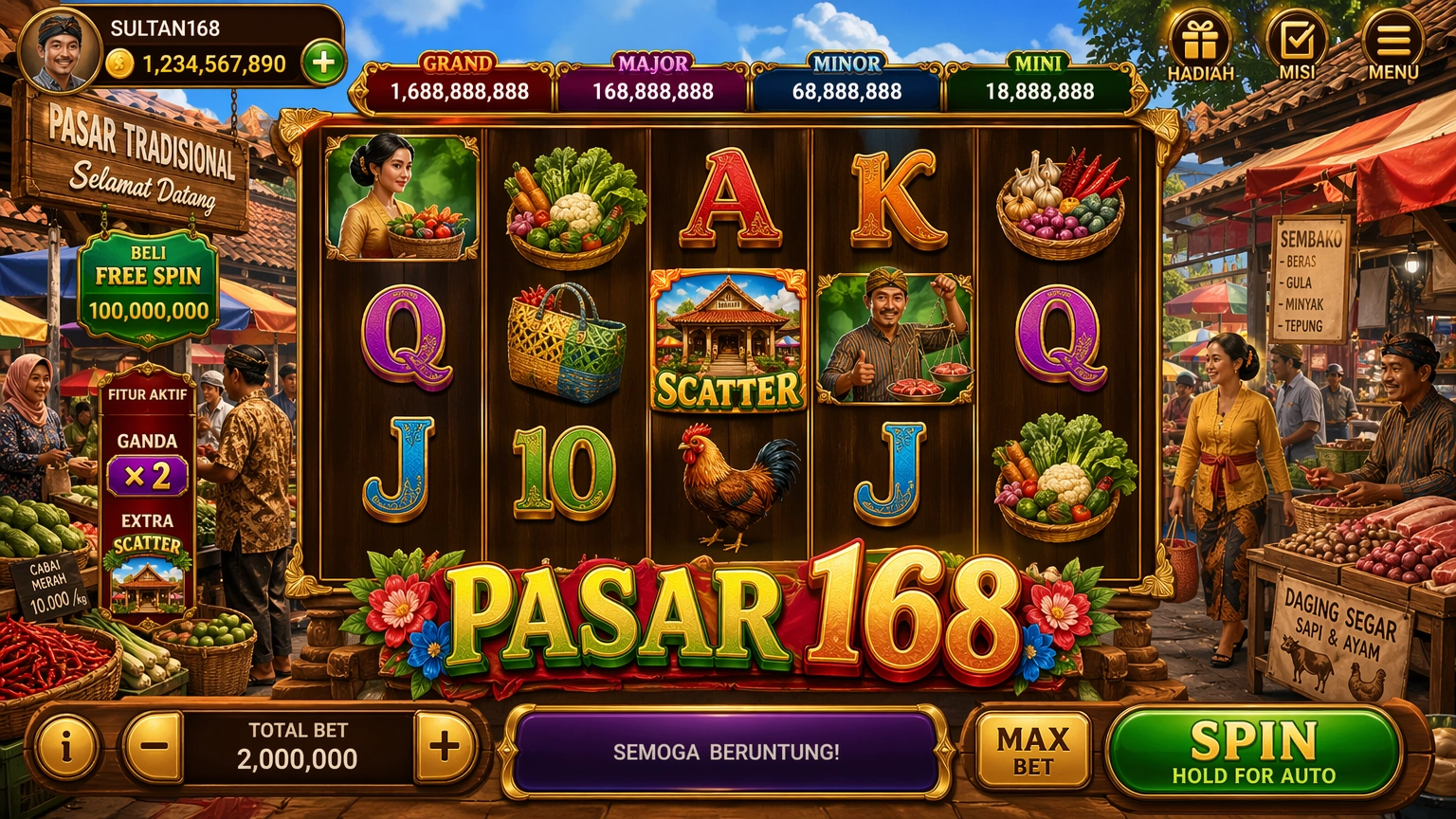The width and height of the screenshot is (1456, 819).
Task: Increase total bet with the plus button
Action: coord(444,747)
